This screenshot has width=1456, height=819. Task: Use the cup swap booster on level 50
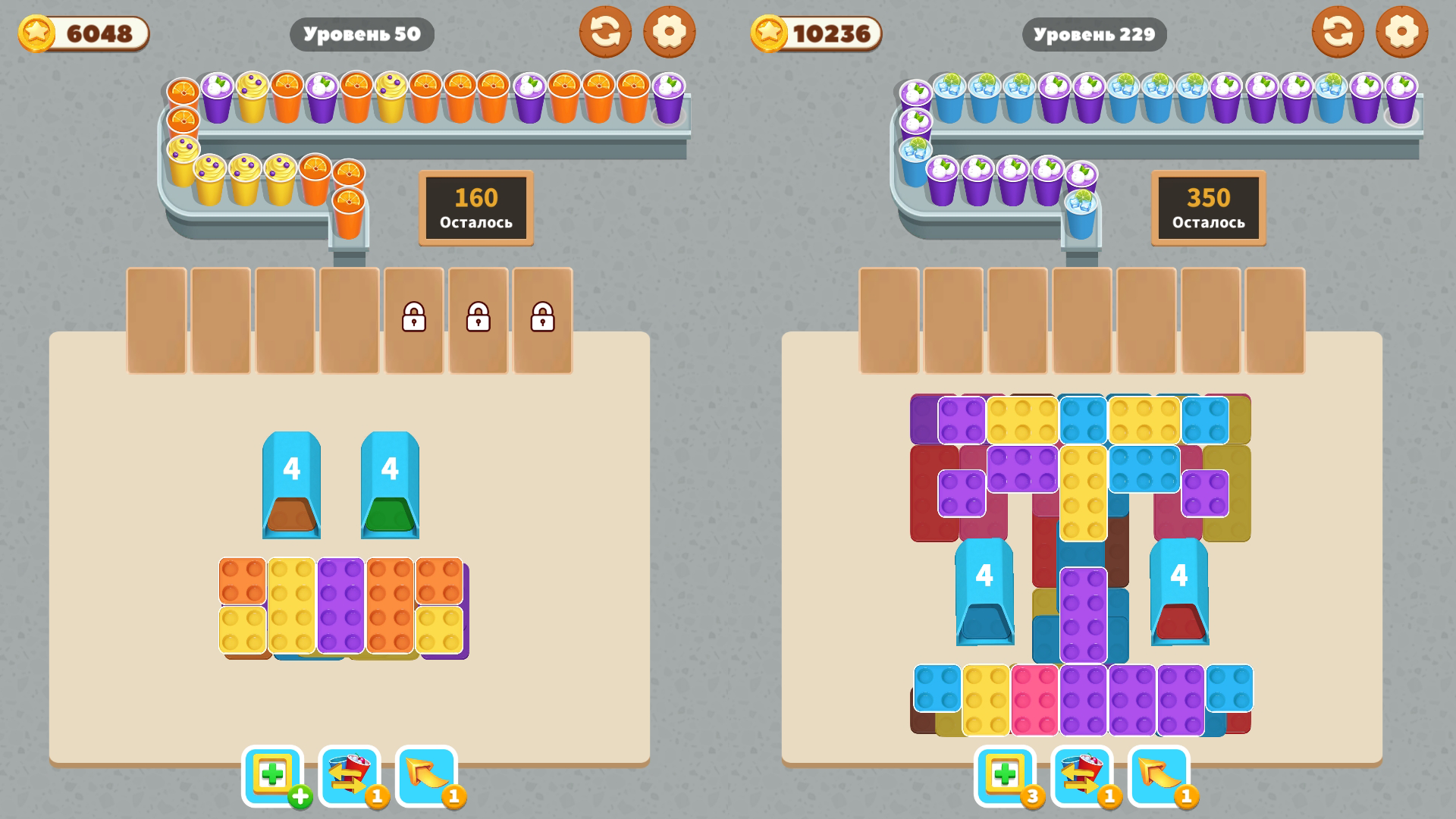[349, 775]
